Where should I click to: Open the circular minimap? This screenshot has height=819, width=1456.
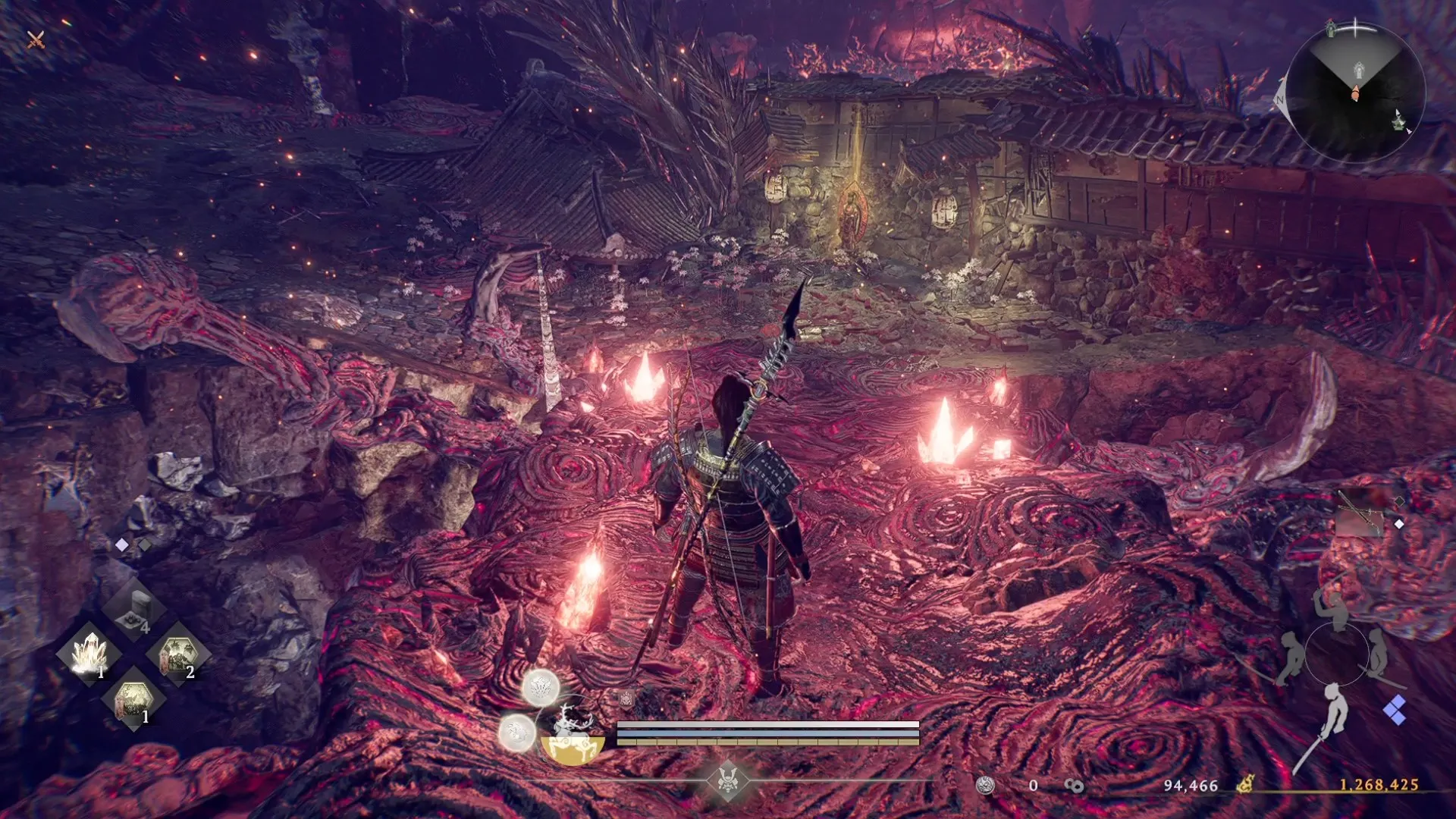point(1355,93)
